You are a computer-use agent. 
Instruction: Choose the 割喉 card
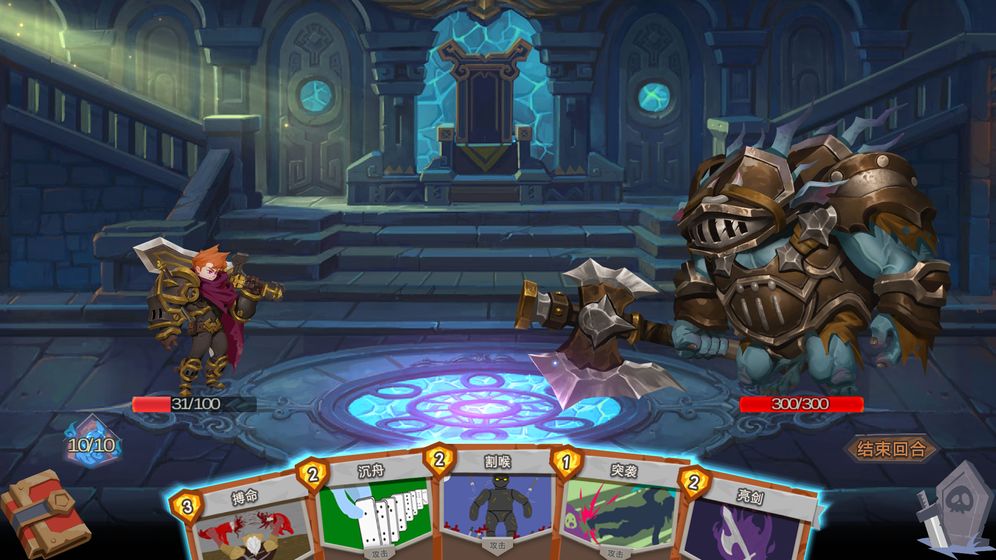[490, 505]
